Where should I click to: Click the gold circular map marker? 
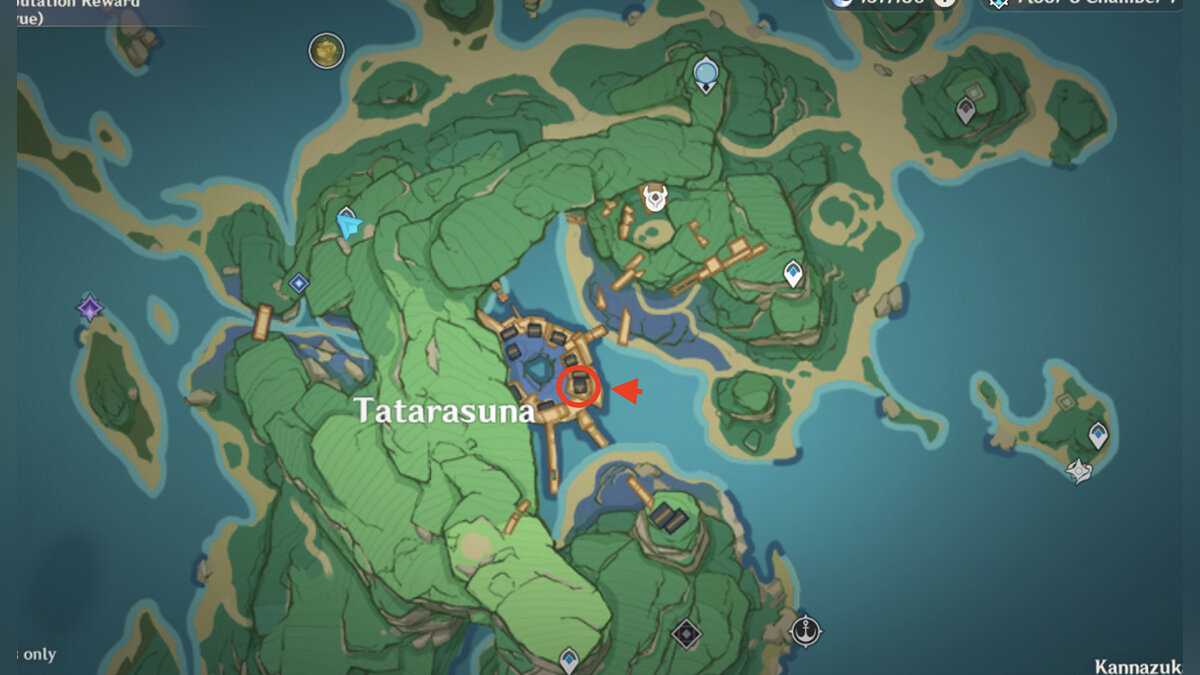click(326, 50)
